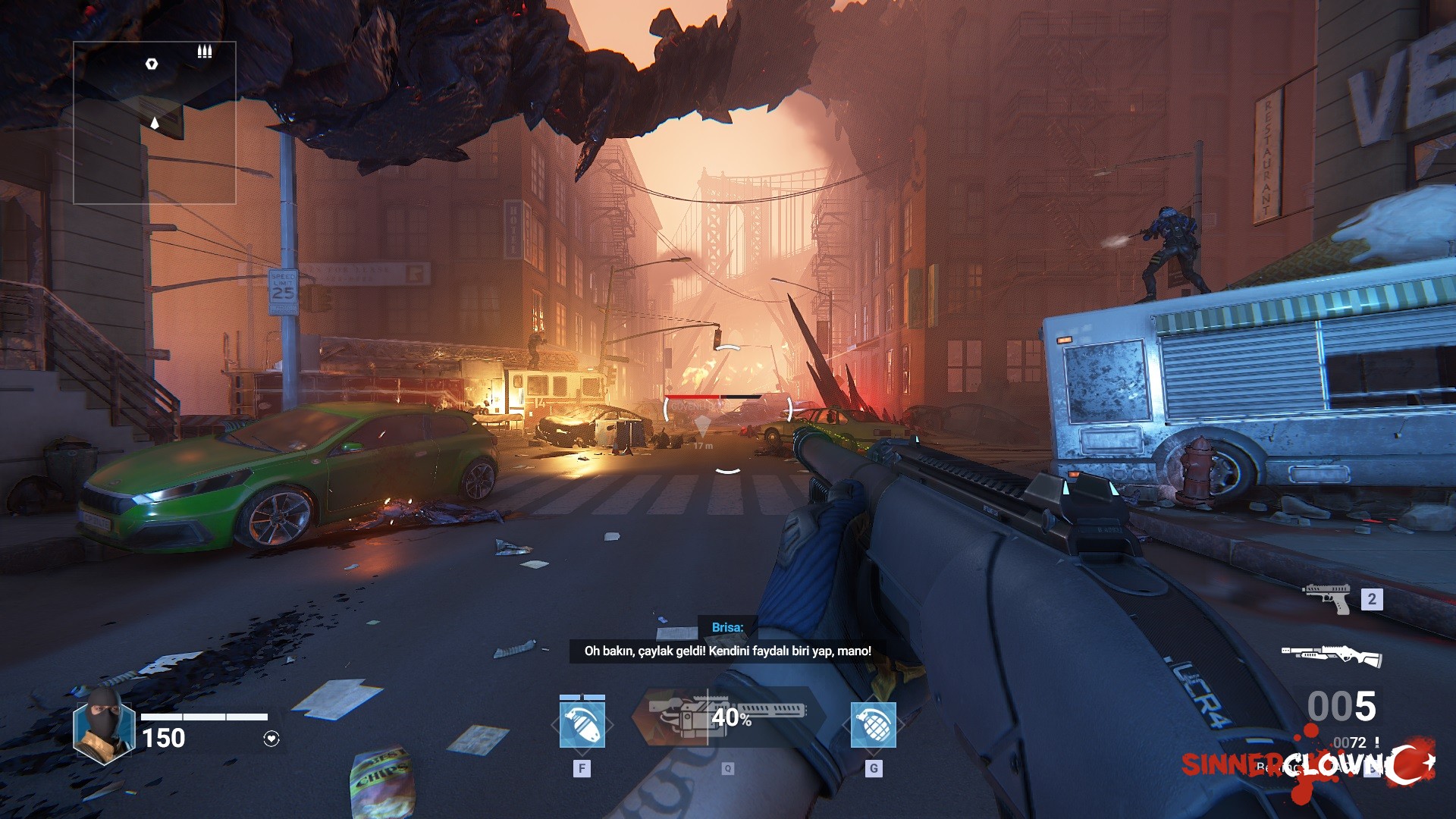Activate the F-key throwable ability icon

(x=582, y=724)
